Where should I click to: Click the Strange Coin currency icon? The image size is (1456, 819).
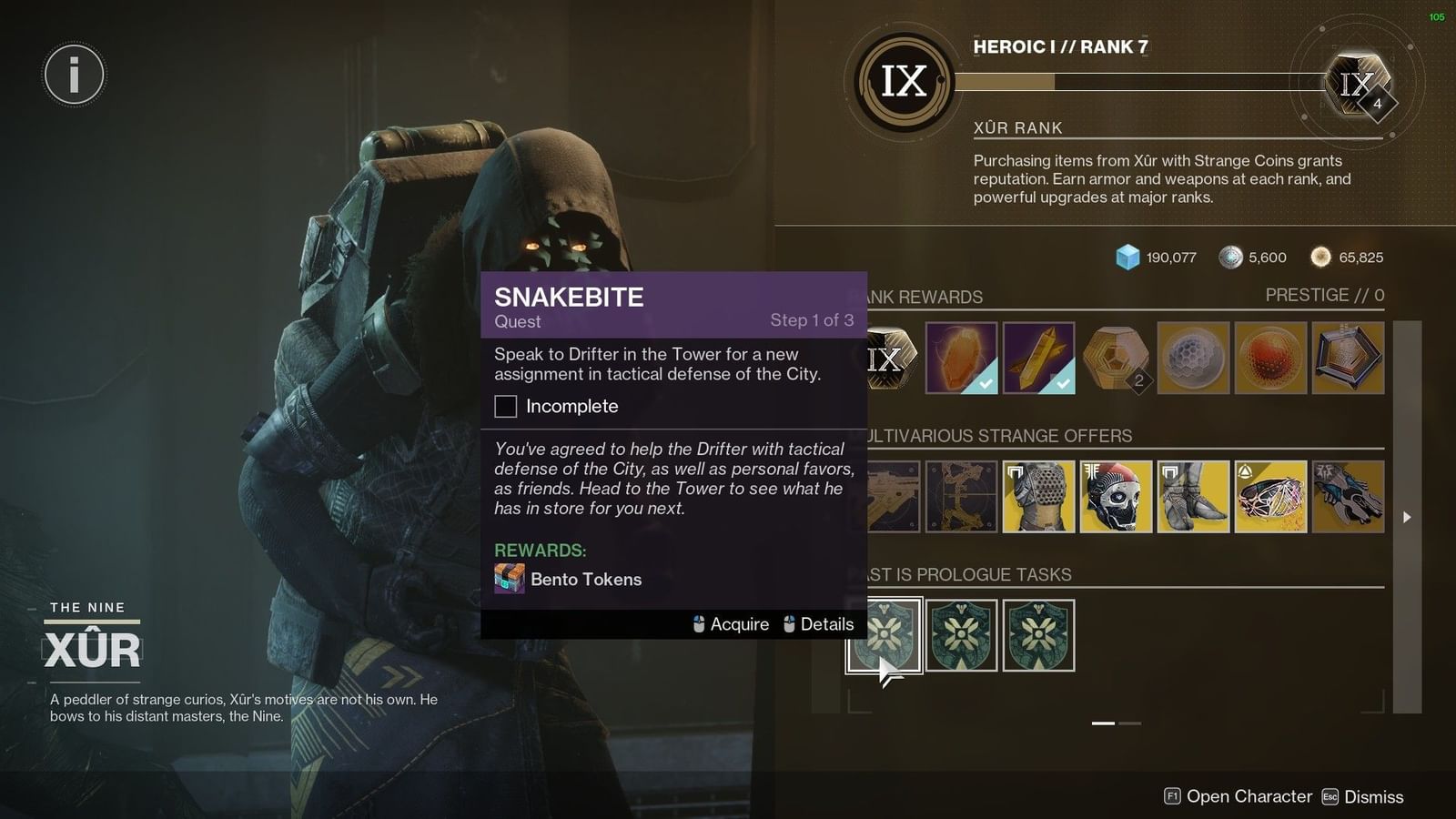pos(1233,258)
